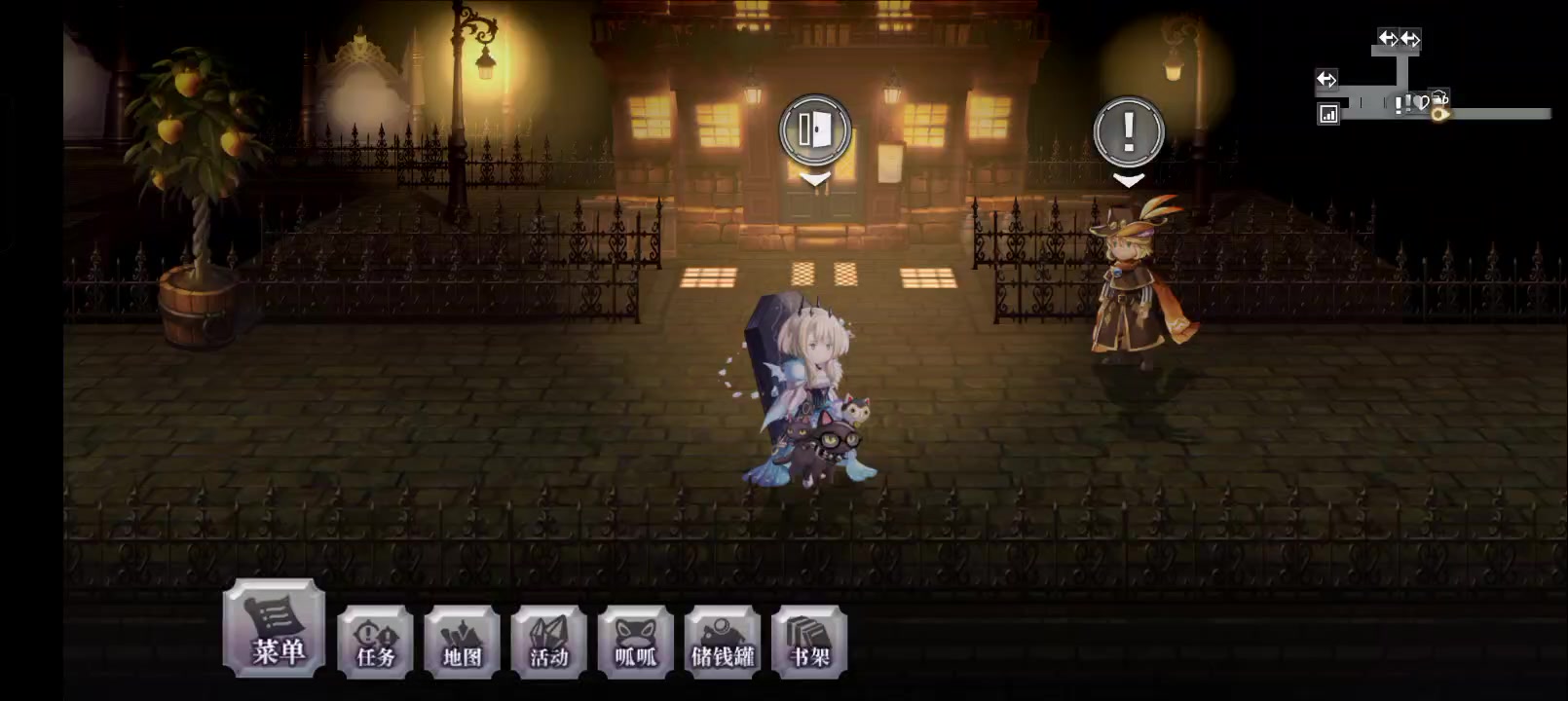Image resolution: width=1568 pixels, height=701 pixels.
Task: Click the double-exclamation marker on the minimap
Action: click(1402, 105)
